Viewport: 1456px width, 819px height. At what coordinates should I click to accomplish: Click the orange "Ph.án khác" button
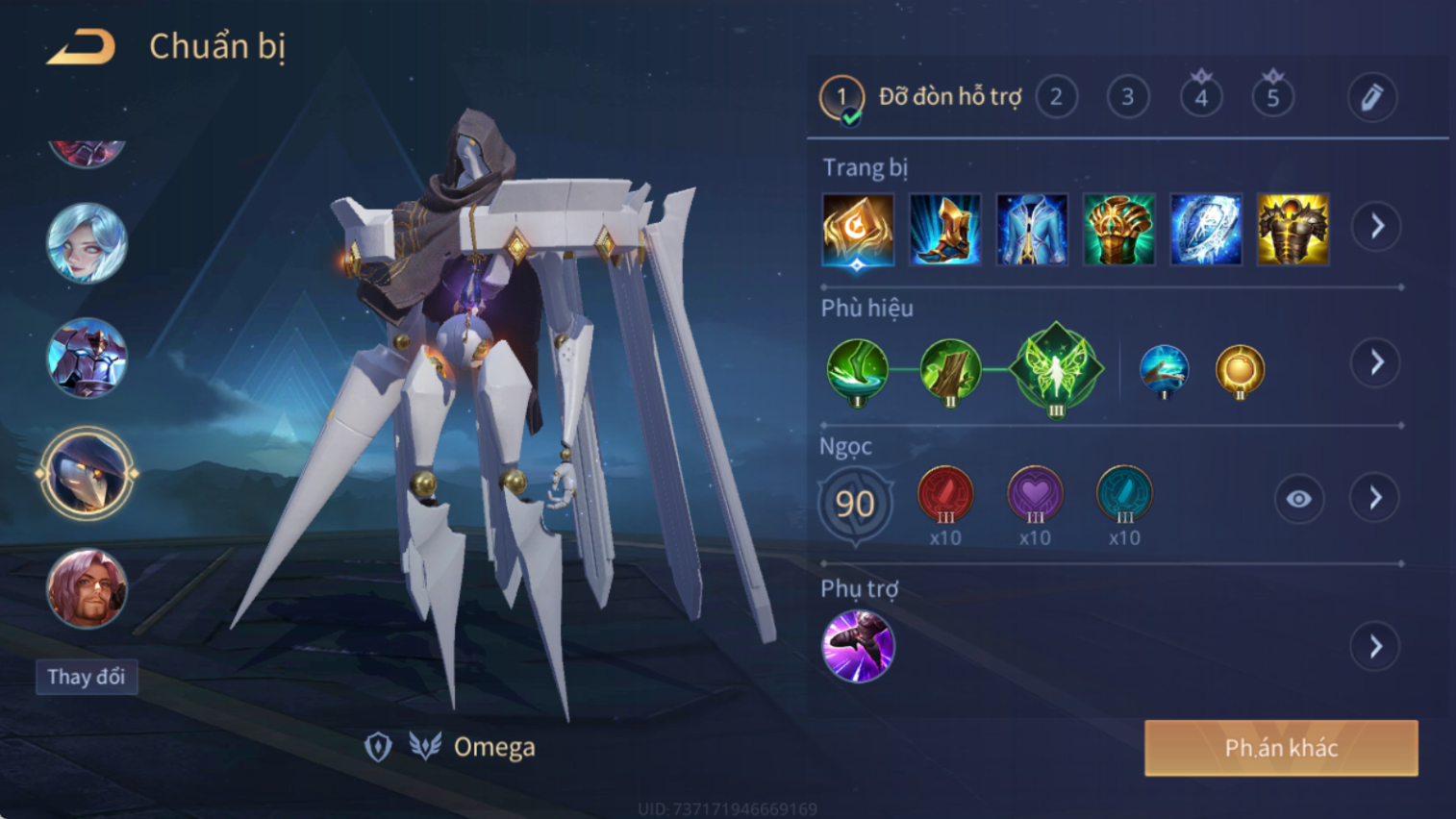(1280, 748)
